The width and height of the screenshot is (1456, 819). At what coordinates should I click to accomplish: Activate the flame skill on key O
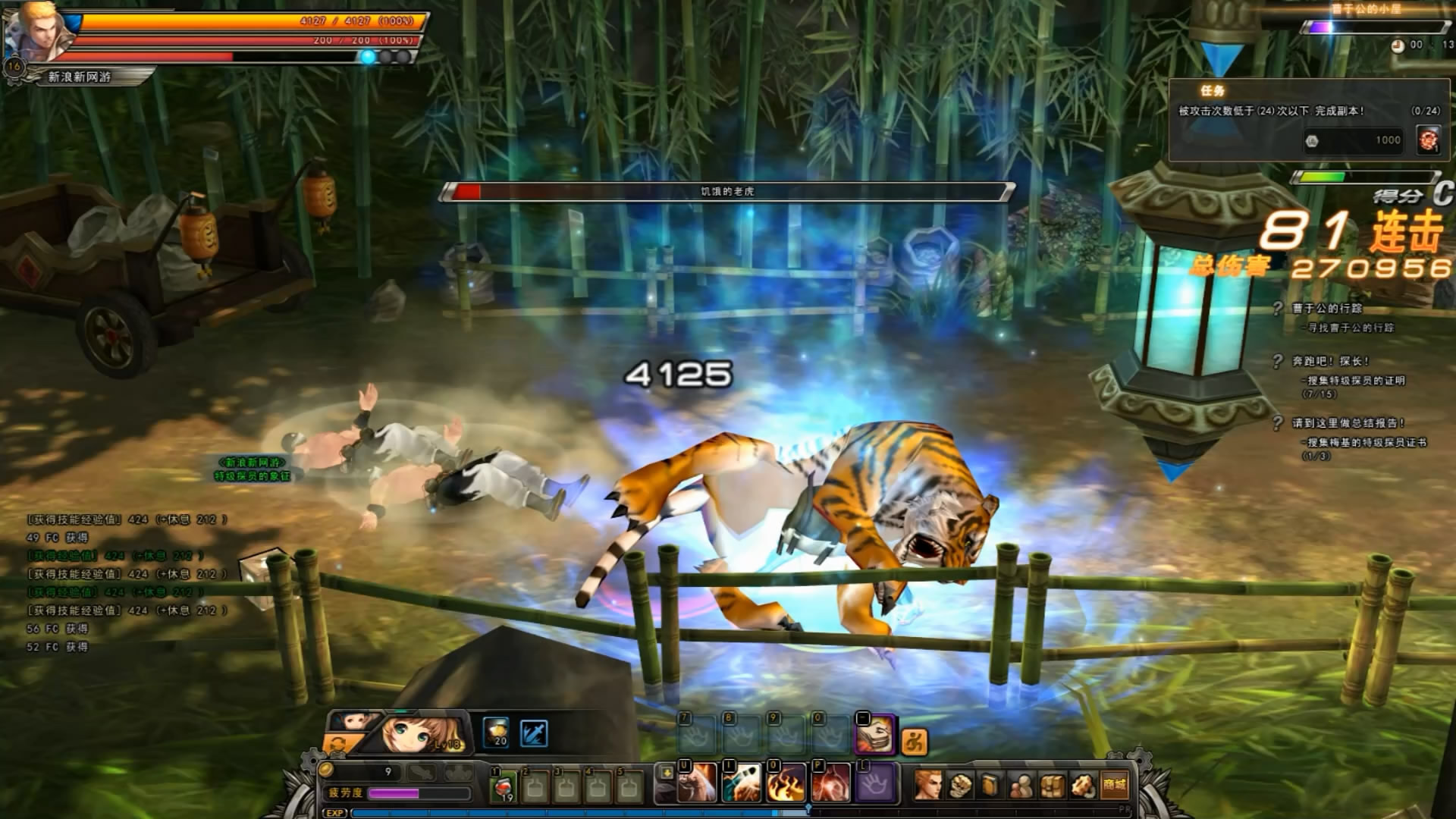click(x=786, y=783)
